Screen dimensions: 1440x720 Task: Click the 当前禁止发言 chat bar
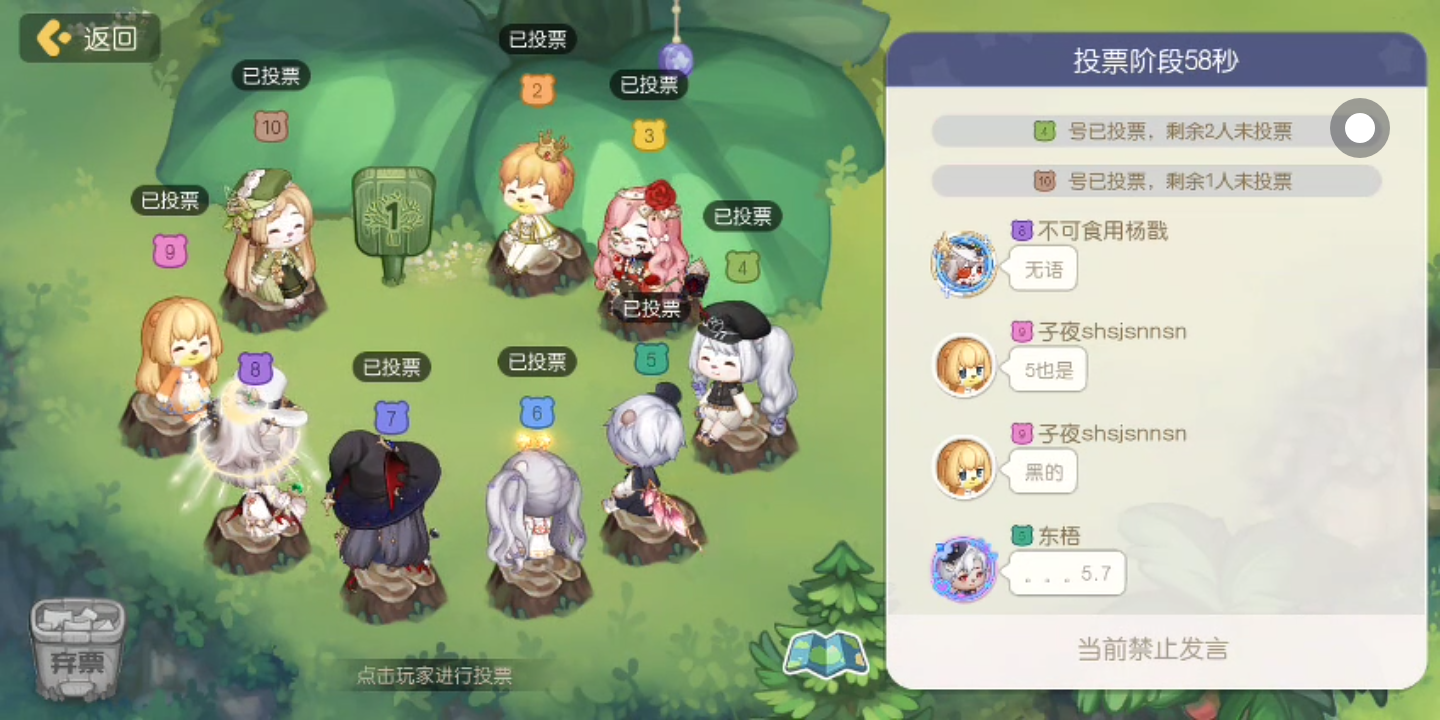click(1155, 648)
